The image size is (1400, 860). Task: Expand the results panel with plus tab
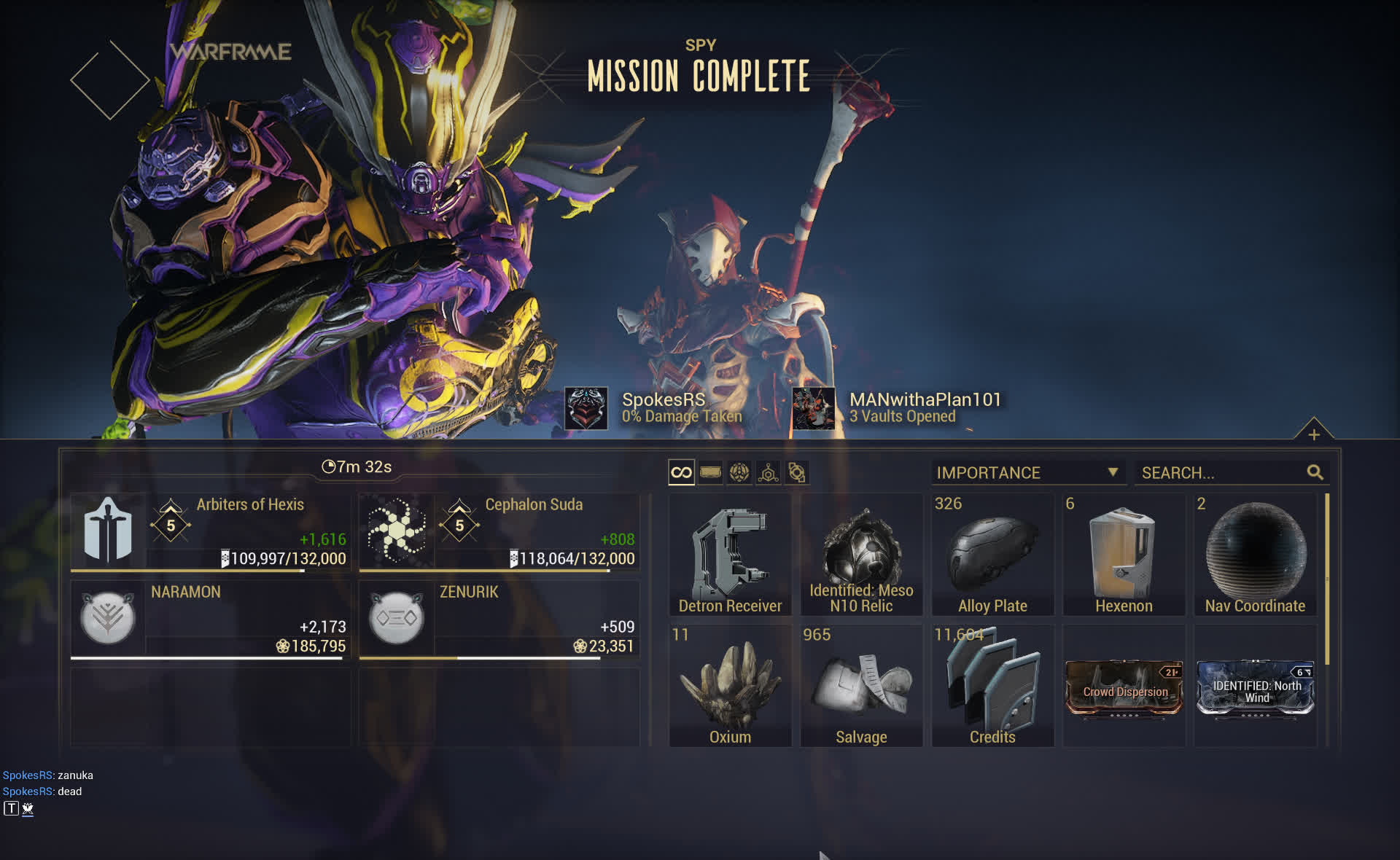1313,434
